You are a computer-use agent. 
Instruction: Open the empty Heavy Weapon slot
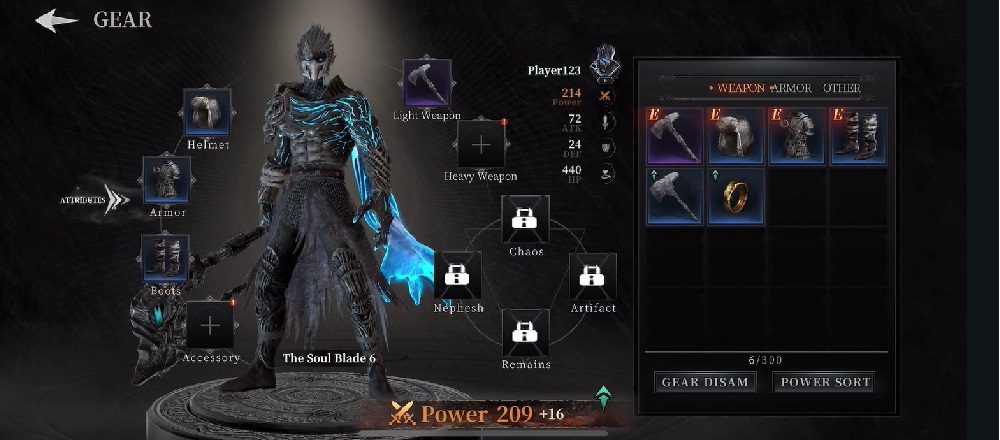pos(481,144)
